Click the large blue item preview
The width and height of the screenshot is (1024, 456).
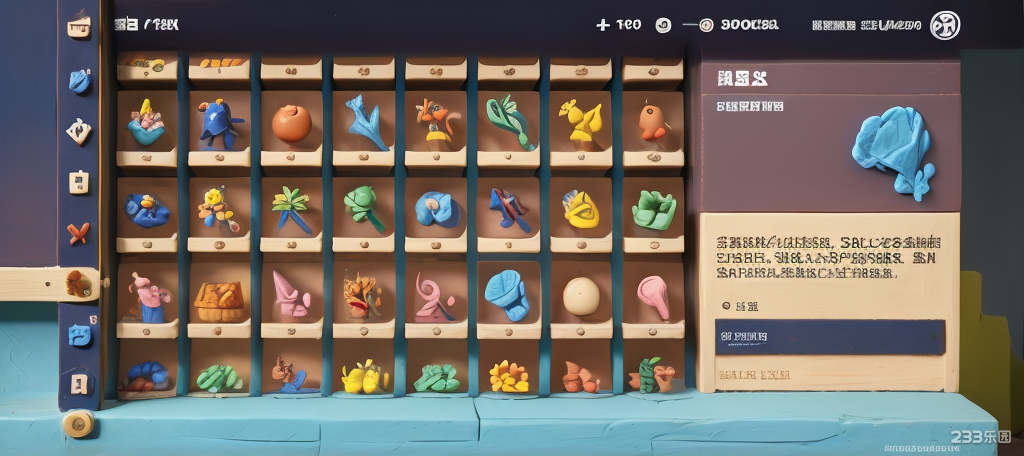coord(893,148)
